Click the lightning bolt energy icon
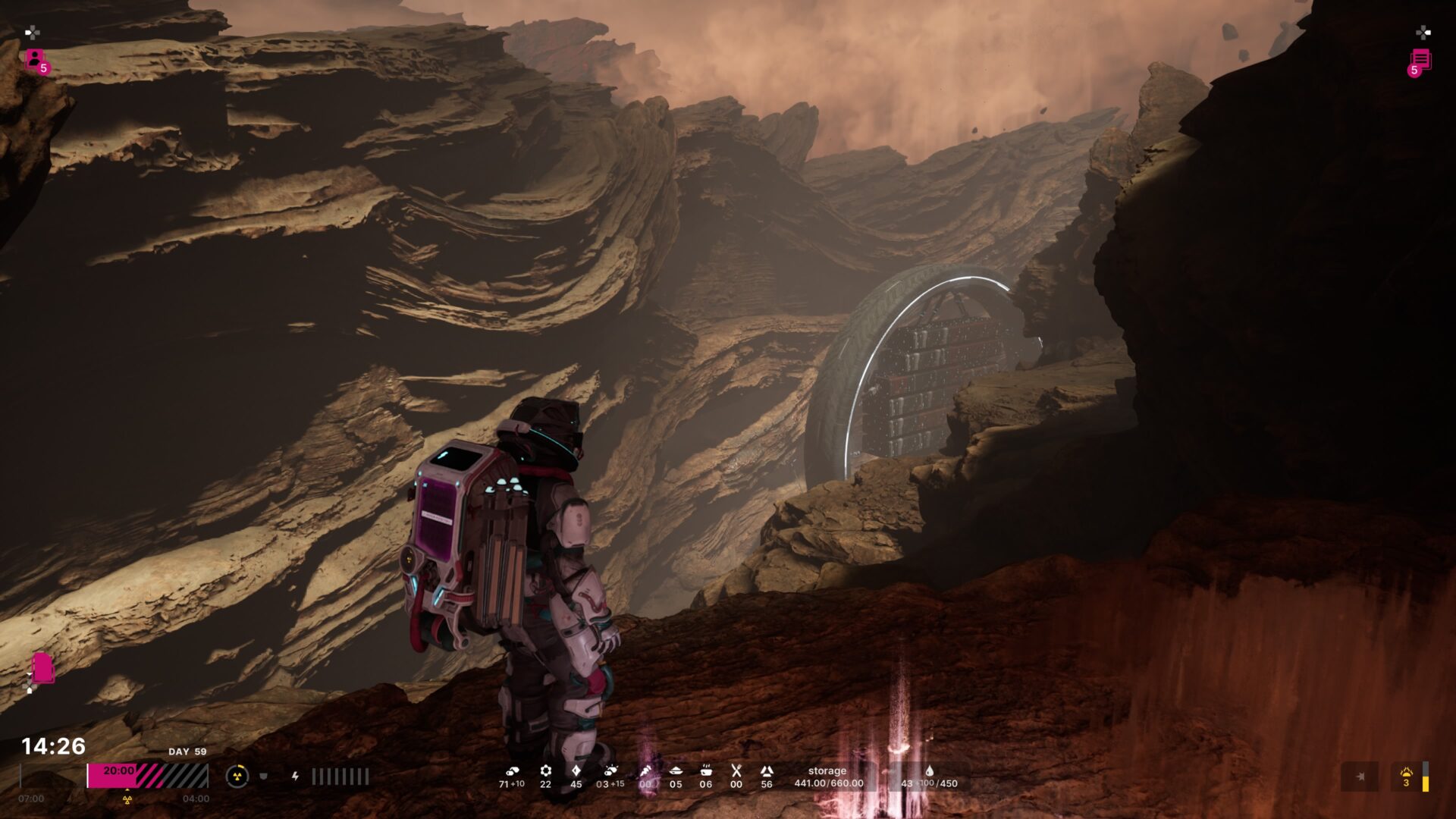The width and height of the screenshot is (1456, 819). click(295, 776)
